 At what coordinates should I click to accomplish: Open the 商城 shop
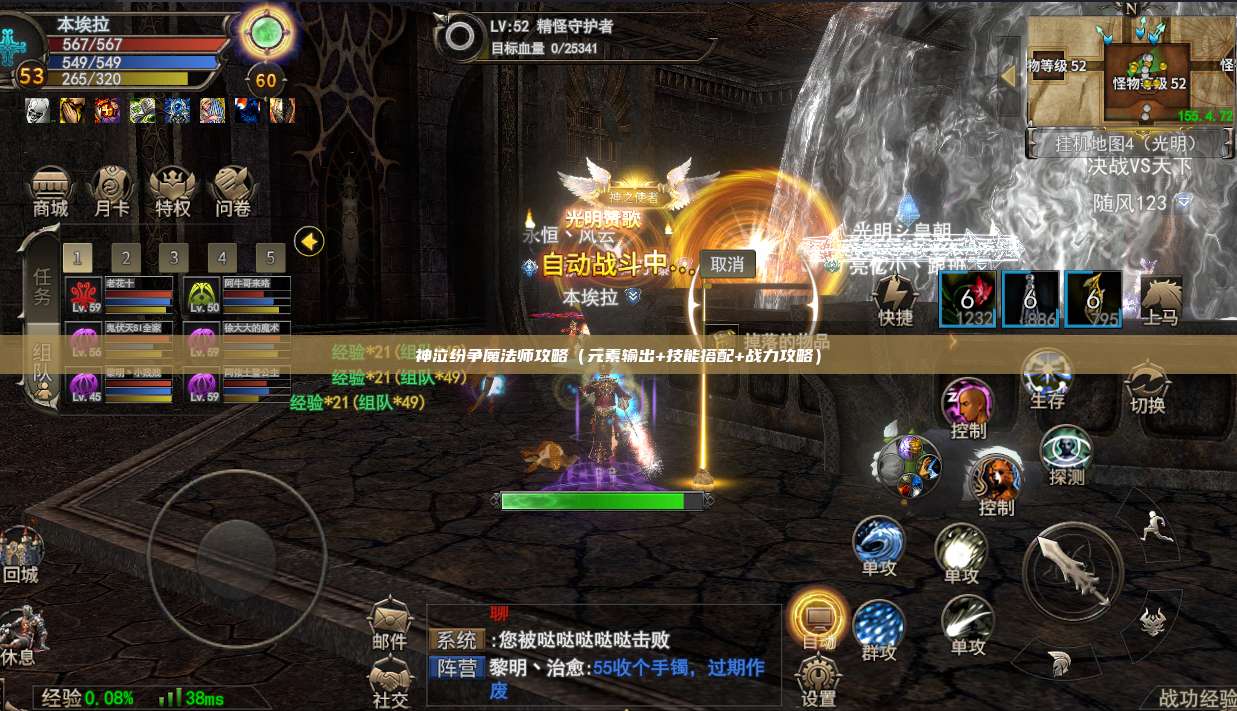(50, 191)
